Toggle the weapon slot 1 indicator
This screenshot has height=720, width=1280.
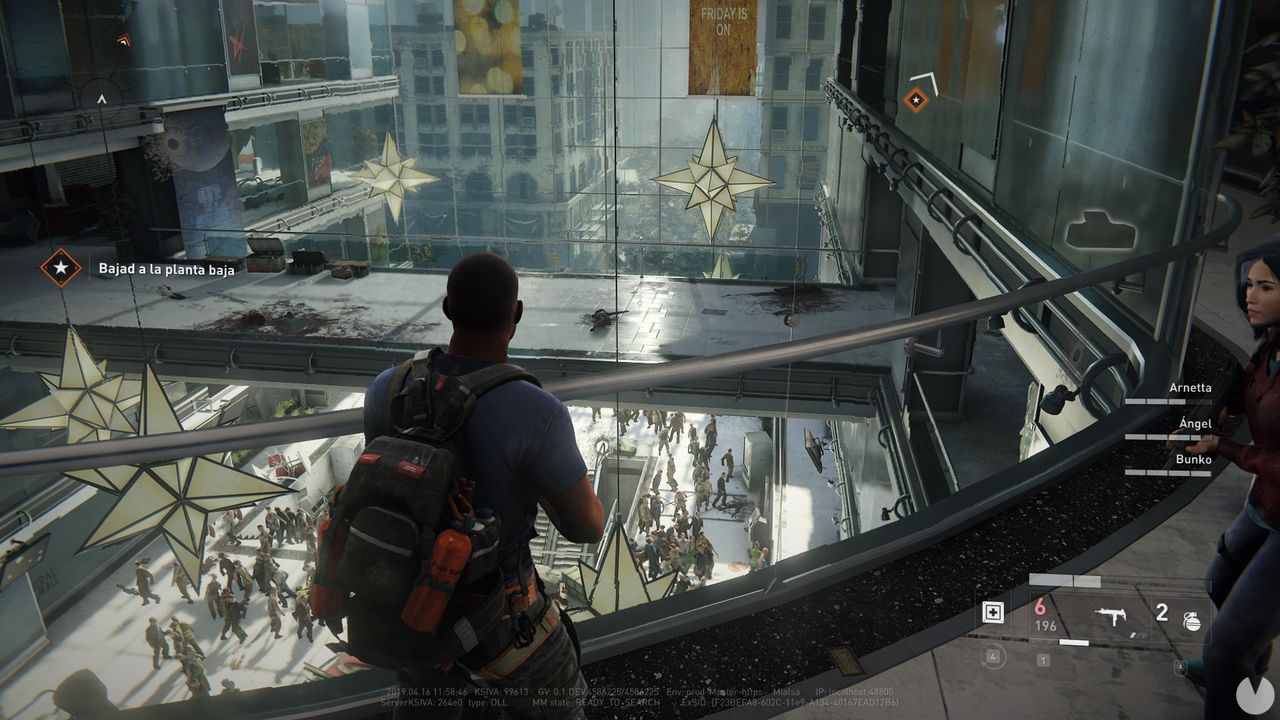1043,661
